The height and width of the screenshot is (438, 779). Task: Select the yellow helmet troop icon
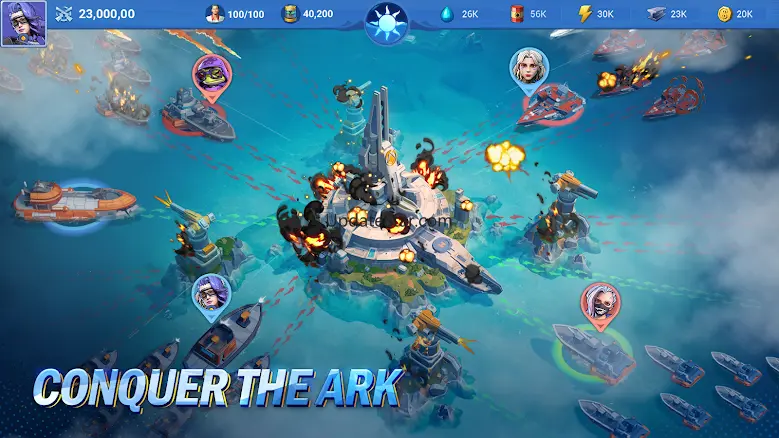click(290, 14)
